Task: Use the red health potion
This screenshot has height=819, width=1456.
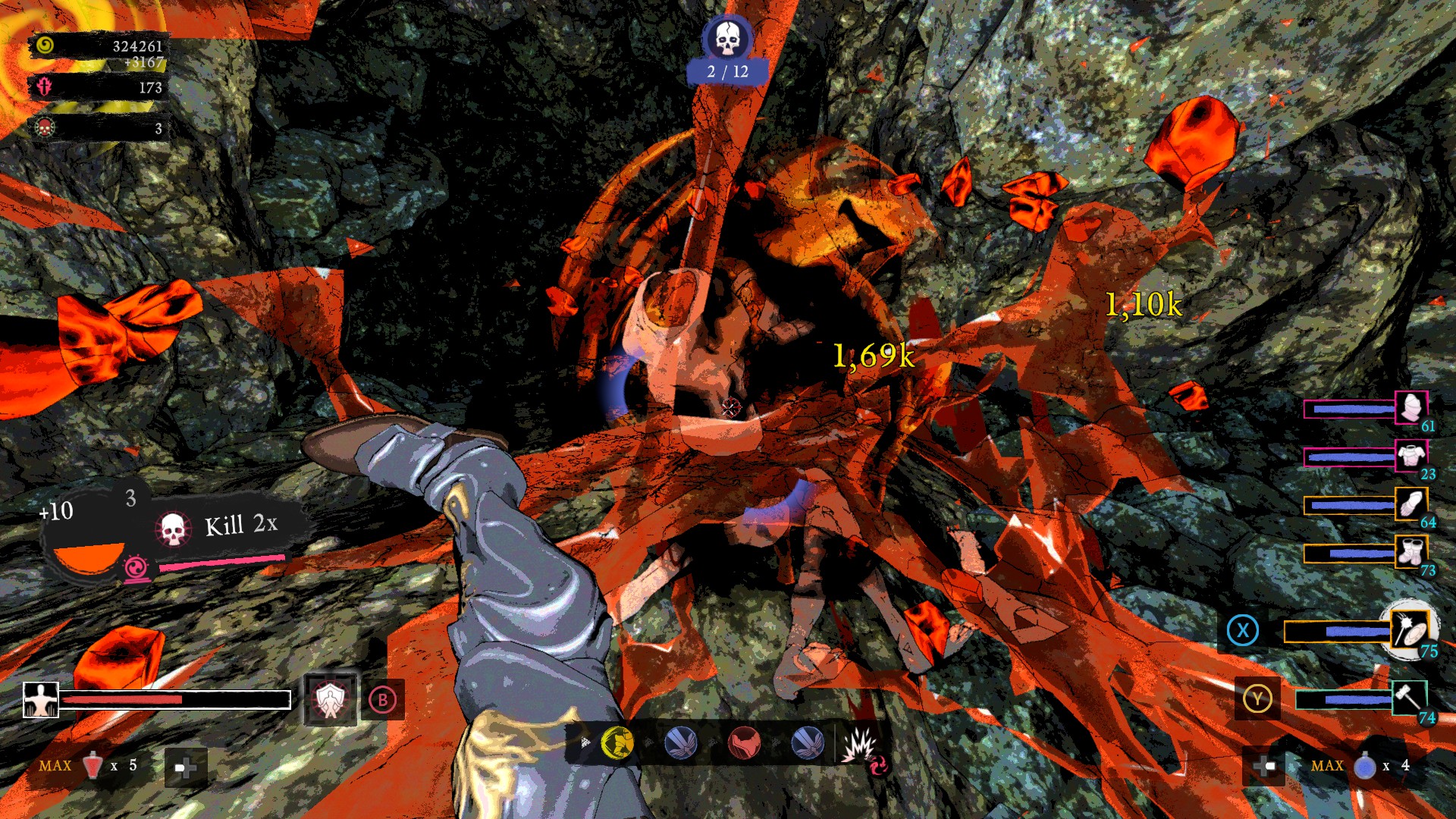Action: coord(93,766)
